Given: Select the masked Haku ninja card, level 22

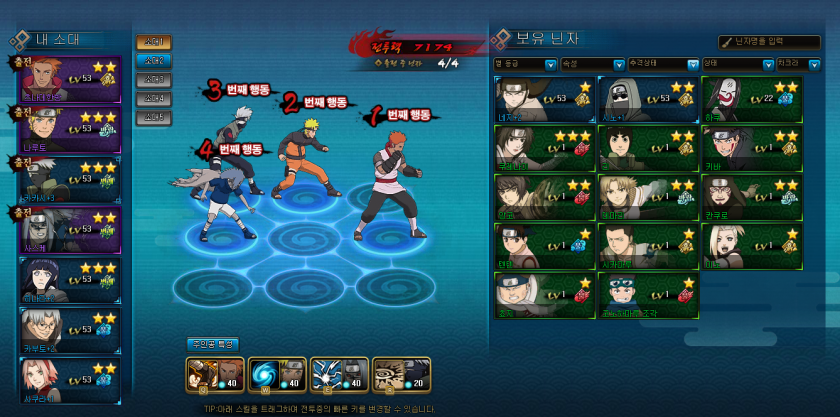Looking at the screenshot, I should [752, 98].
